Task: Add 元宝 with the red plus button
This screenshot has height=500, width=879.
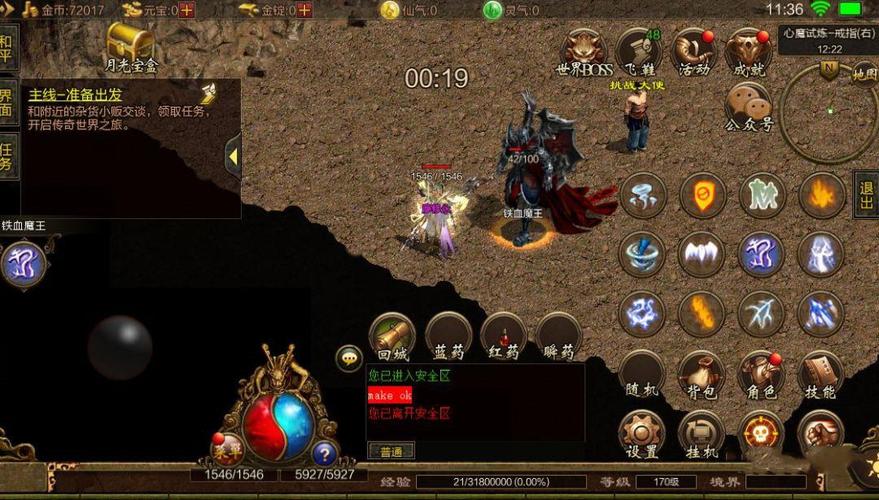Action: click(x=187, y=10)
